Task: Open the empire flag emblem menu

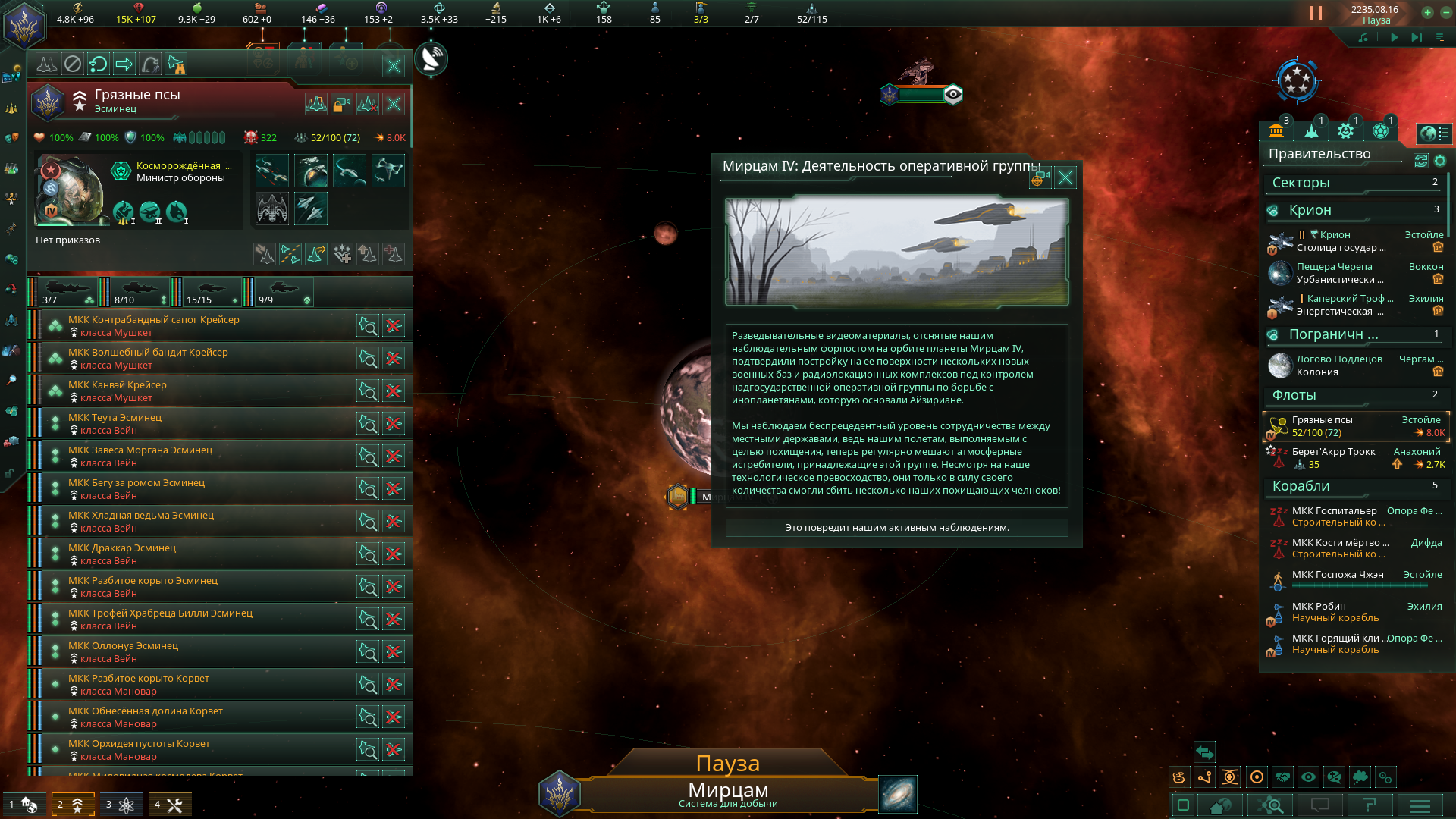Action: click(x=24, y=24)
